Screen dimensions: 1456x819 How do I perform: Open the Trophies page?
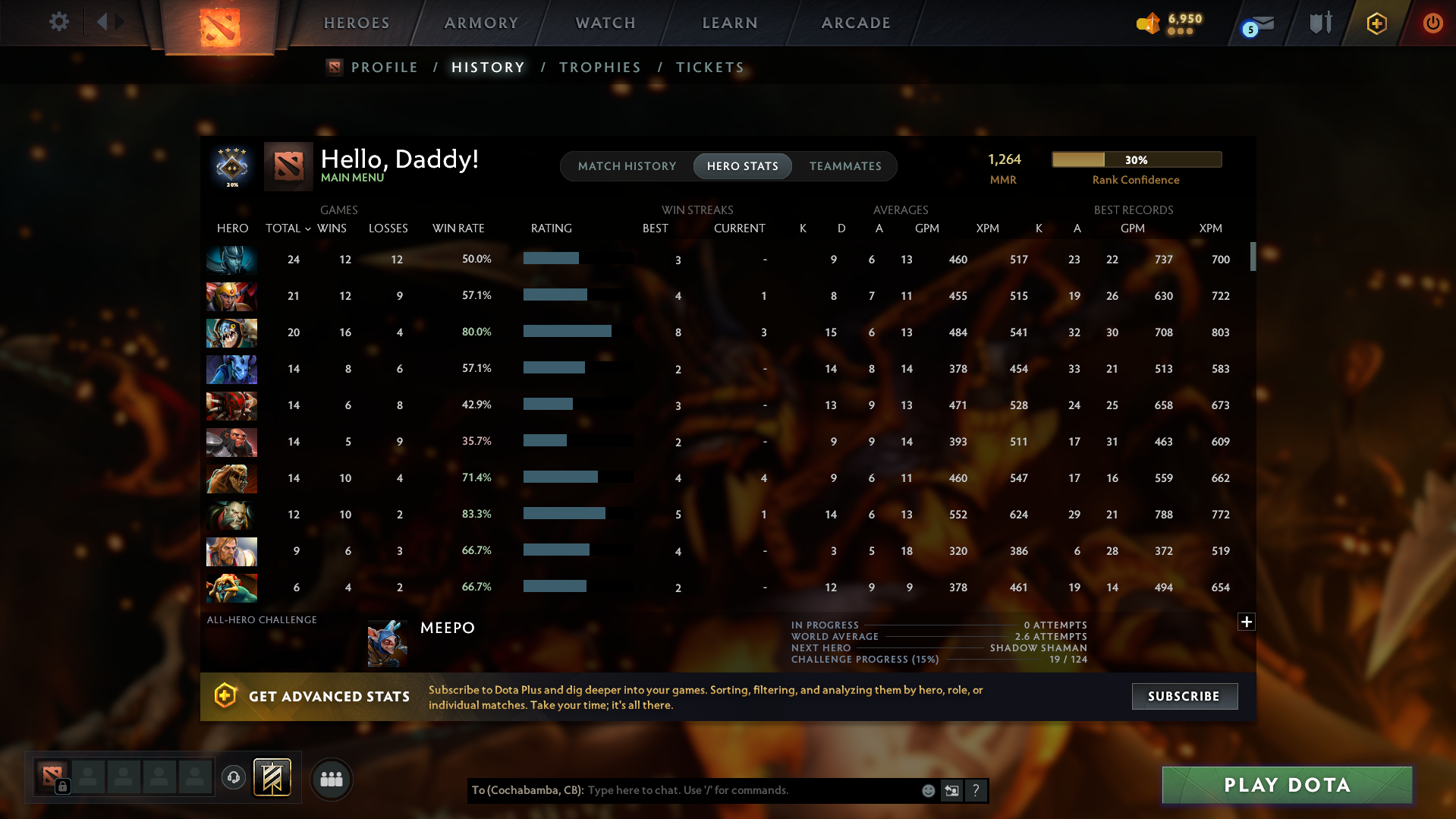pyautogui.click(x=599, y=67)
